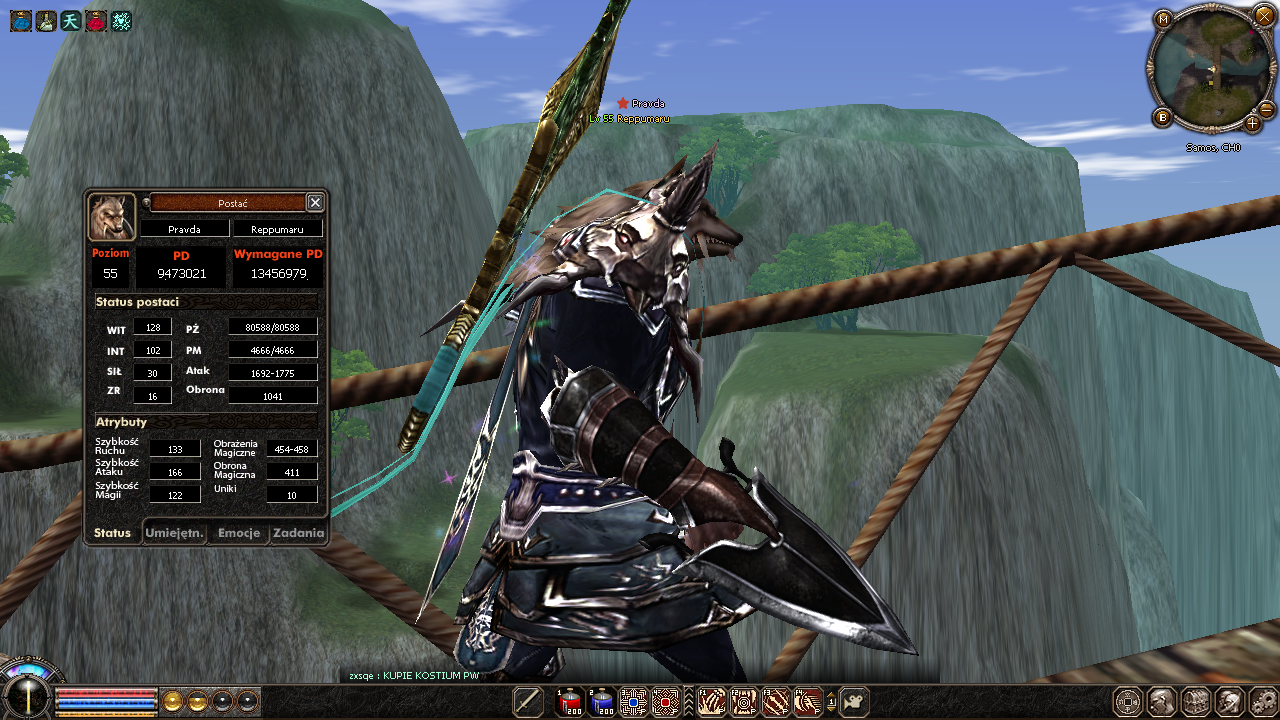
Task: Switch to the Umiejętn. skills tab
Action: [x=175, y=533]
